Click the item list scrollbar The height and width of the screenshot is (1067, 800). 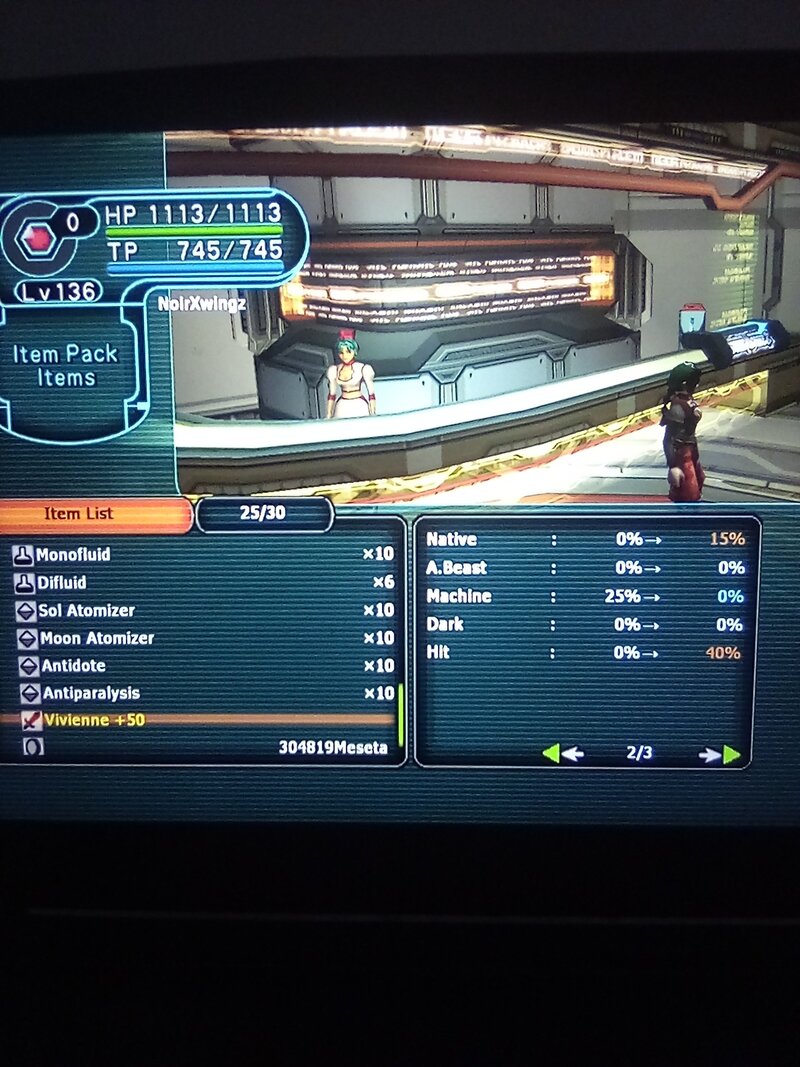point(401,714)
